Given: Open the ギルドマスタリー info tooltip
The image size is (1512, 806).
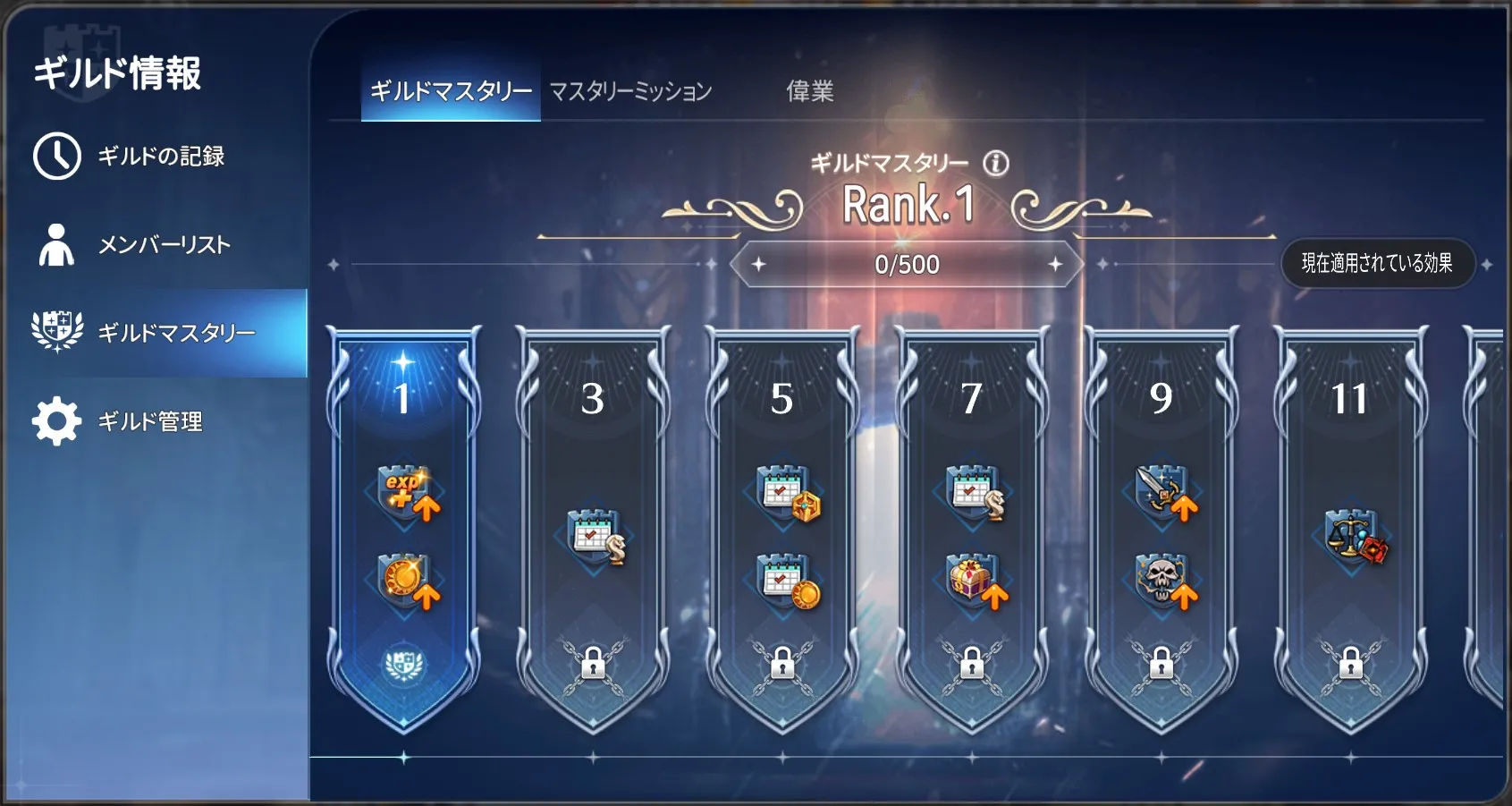Looking at the screenshot, I should pos(995,162).
